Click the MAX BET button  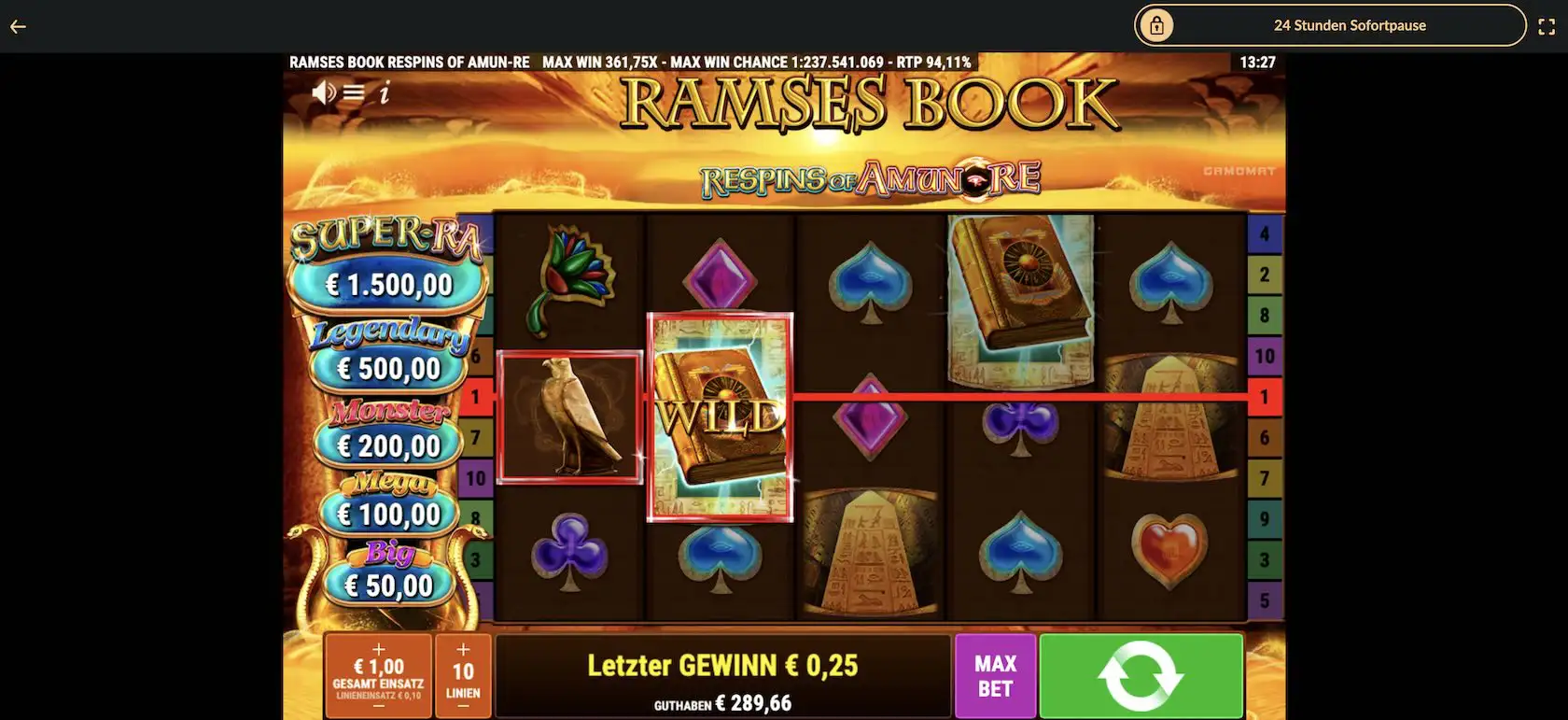pyautogui.click(x=995, y=675)
